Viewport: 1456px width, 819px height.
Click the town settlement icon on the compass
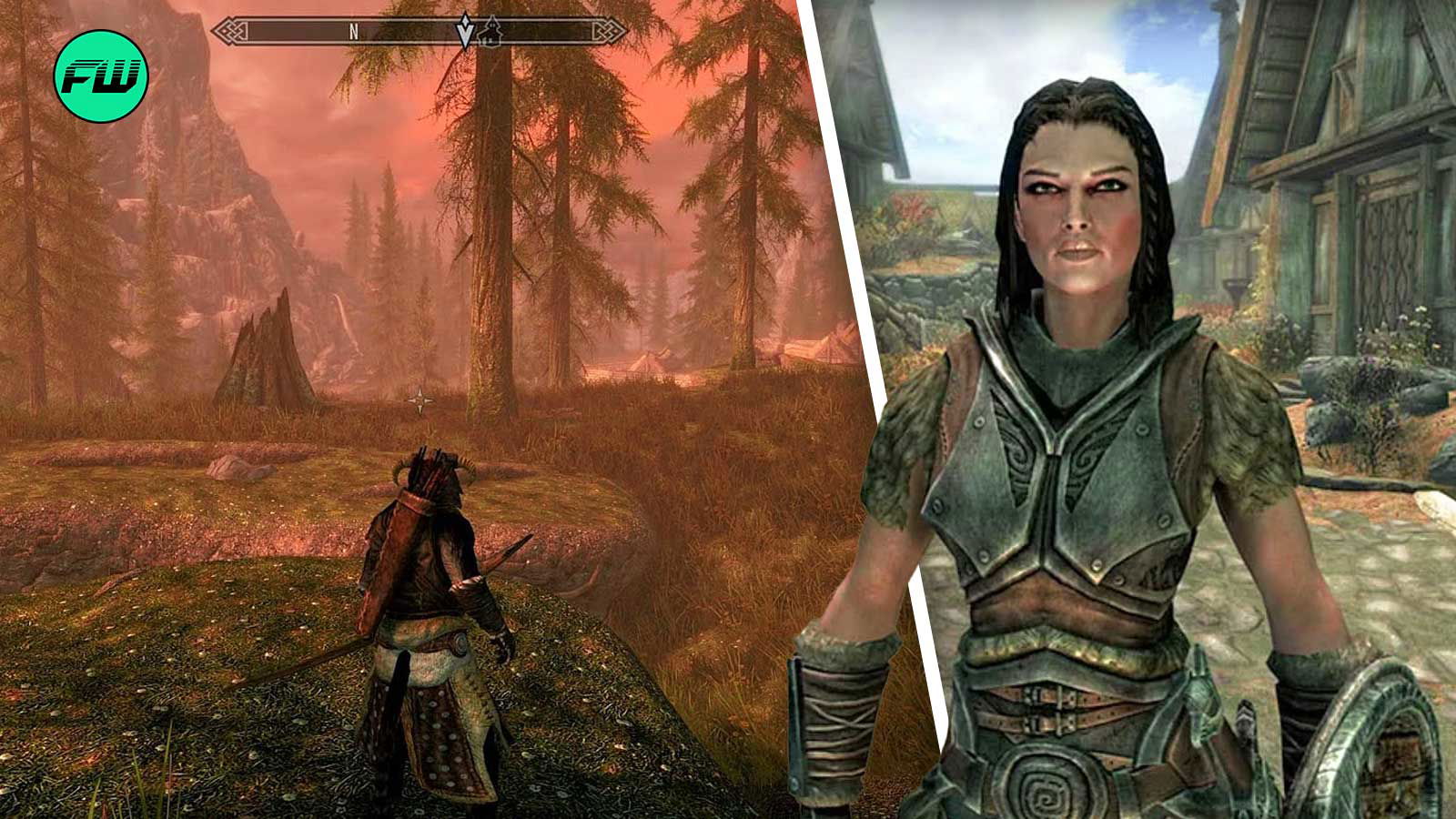(492, 31)
